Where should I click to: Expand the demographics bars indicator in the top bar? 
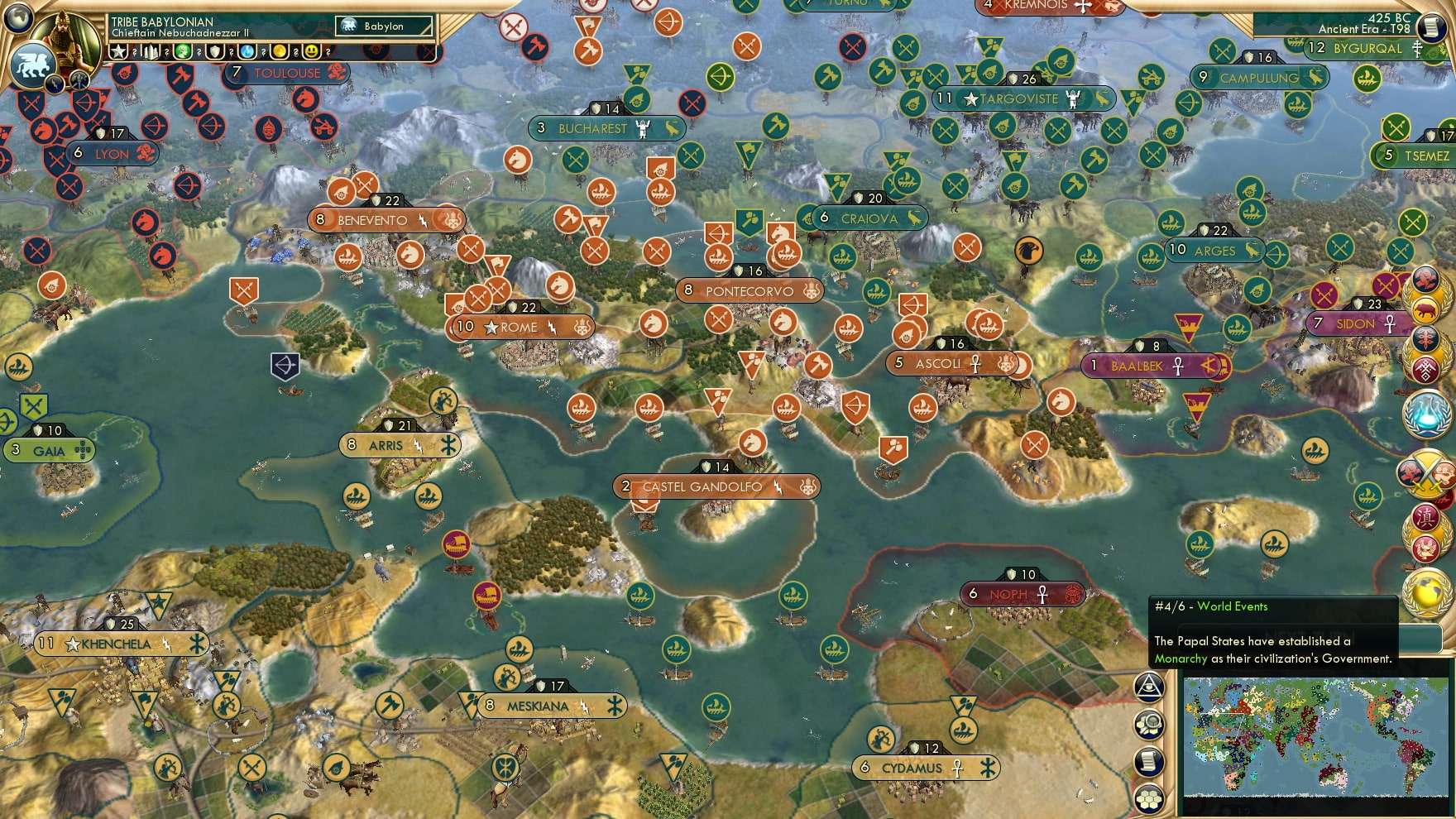coord(149,51)
